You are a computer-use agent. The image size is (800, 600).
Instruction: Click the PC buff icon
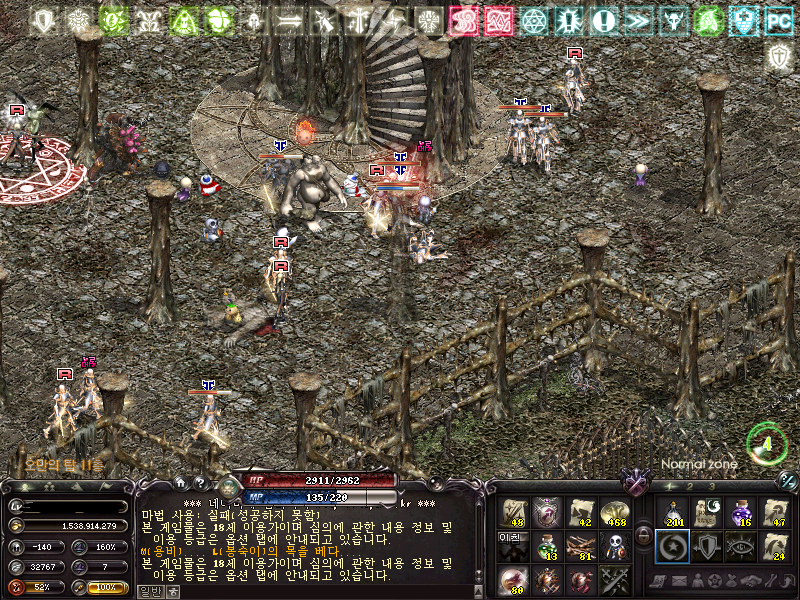point(777,20)
